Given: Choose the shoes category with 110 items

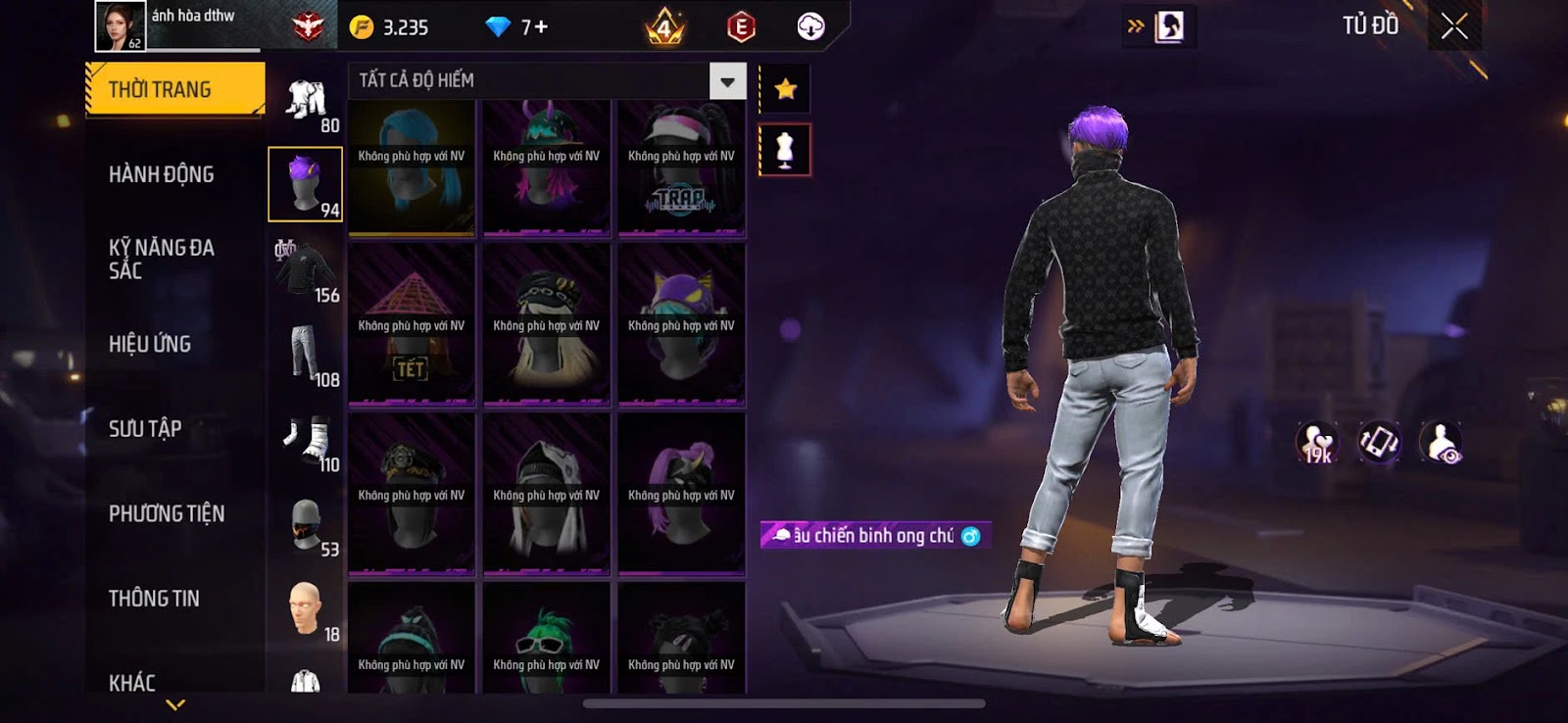Looking at the screenshot, I should [306, 440].
